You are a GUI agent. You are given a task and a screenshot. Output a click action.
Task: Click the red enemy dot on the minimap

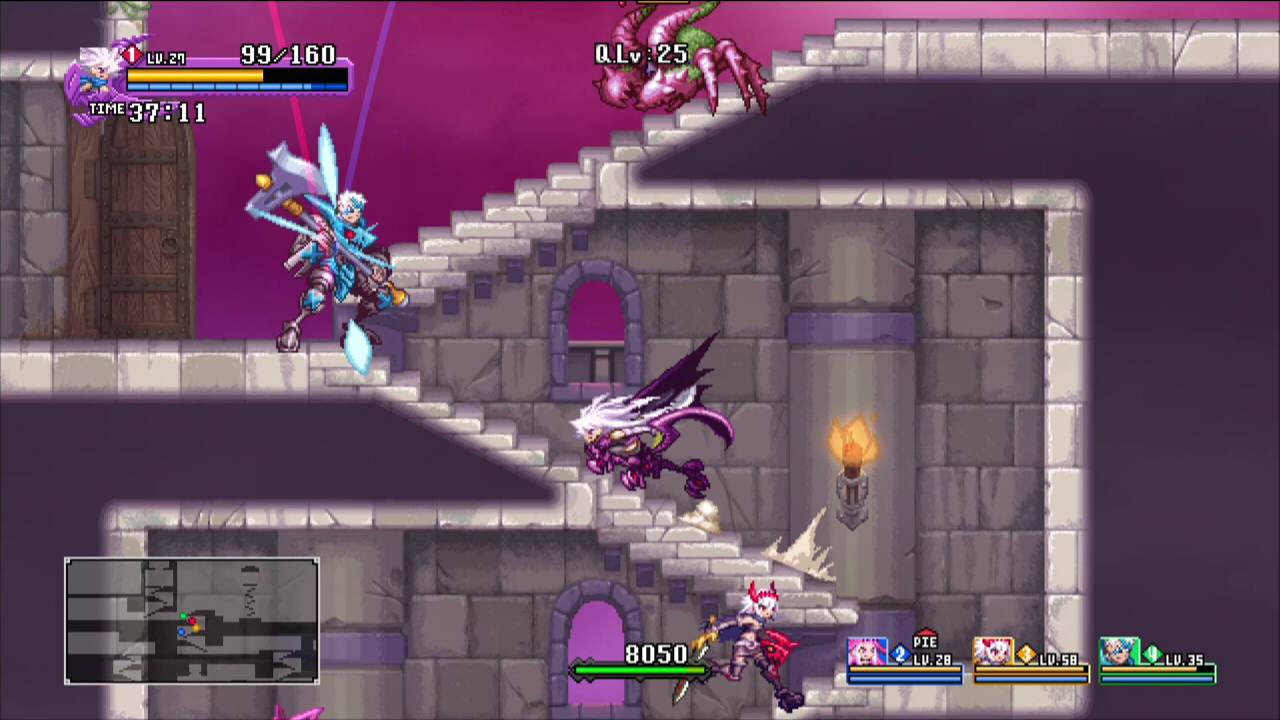(x=192, y=621)
